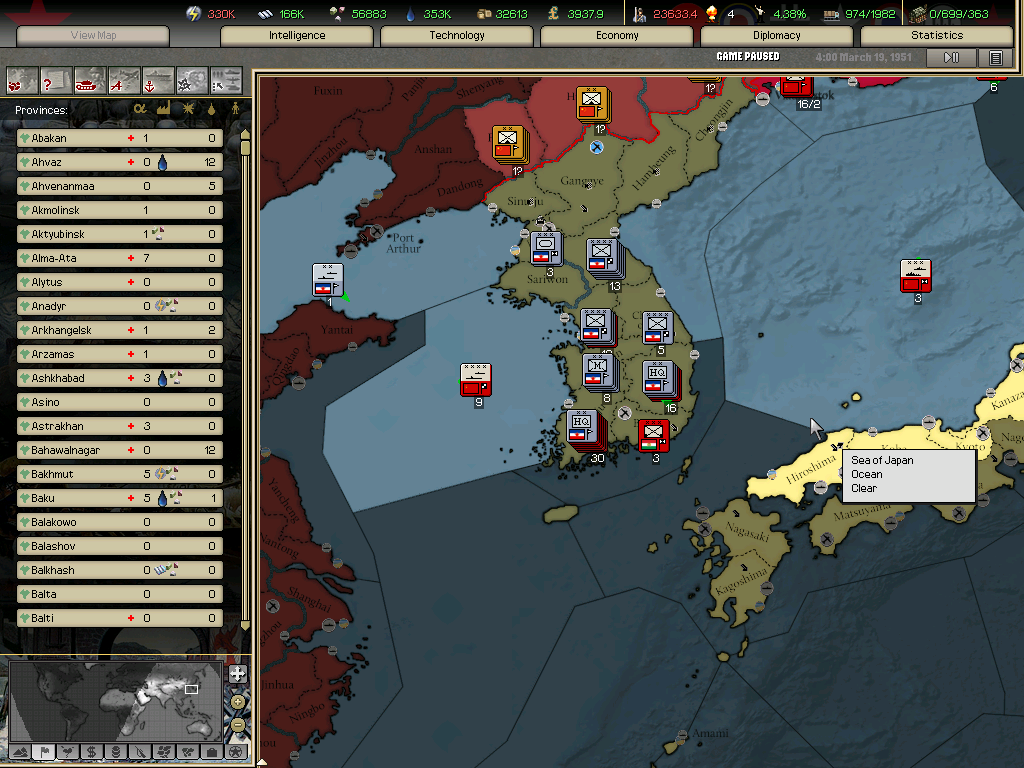
Task: Open the Economy screen
Action: 617,35
